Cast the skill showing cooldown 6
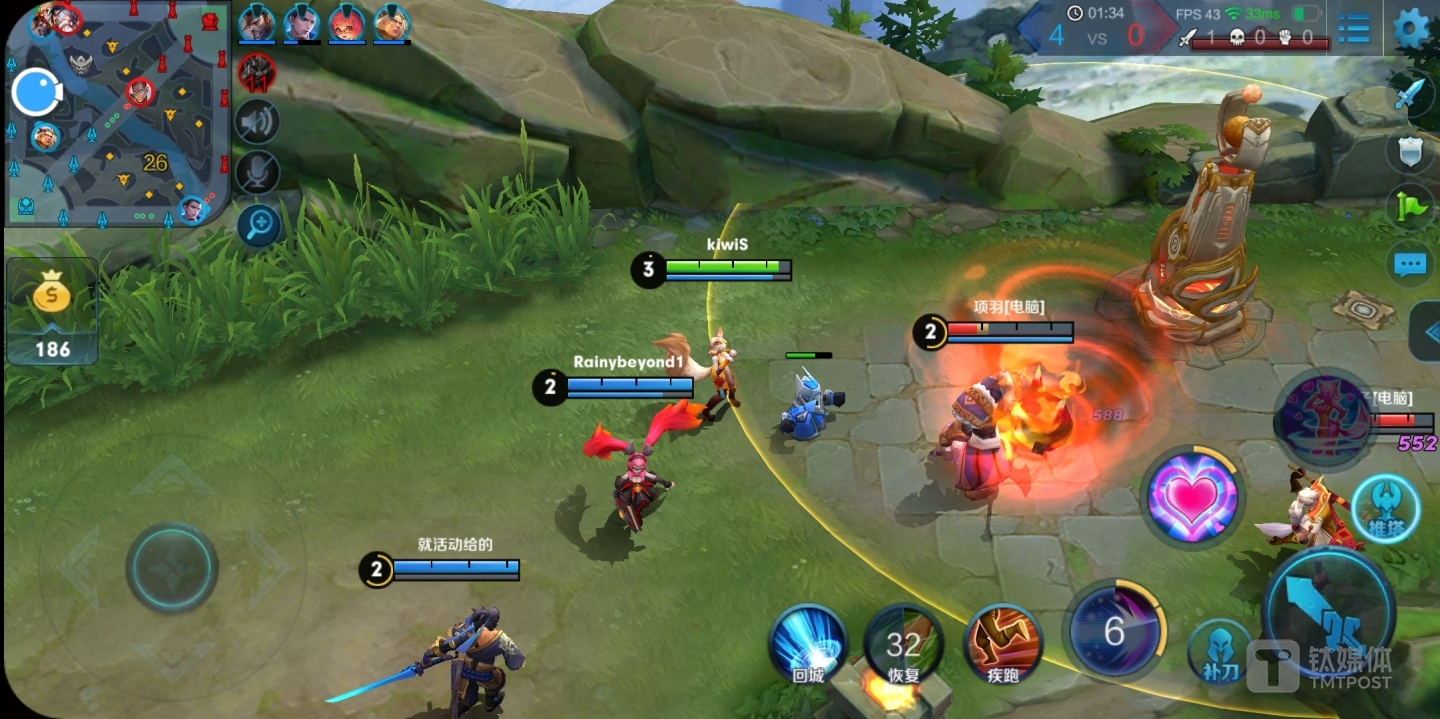The height and width of the screenshot is (719, 1440). 1115,631
